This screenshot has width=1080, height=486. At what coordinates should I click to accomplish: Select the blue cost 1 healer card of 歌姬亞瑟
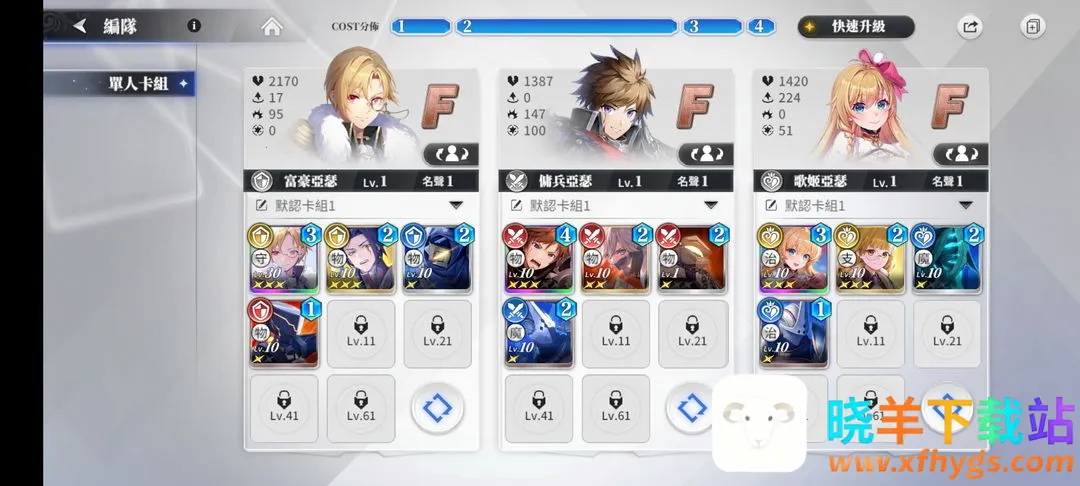coord(794,334)
